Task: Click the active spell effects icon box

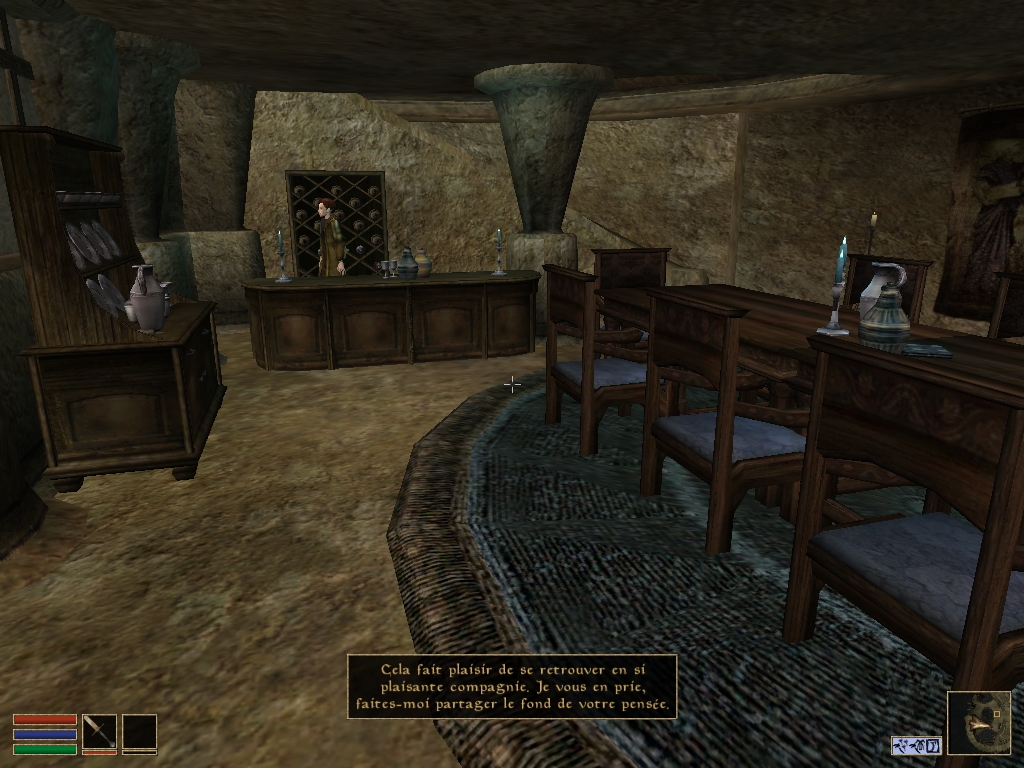Action: [x=916, y=745]
